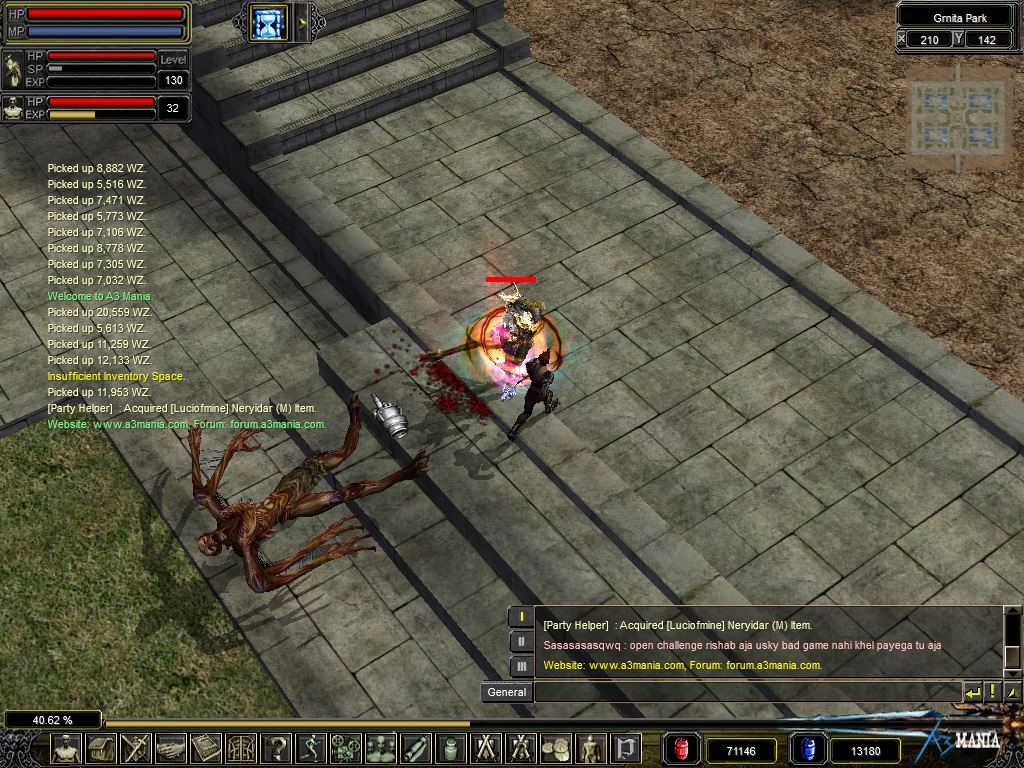Click the Grnita Park minimap

tap(957, 117)
